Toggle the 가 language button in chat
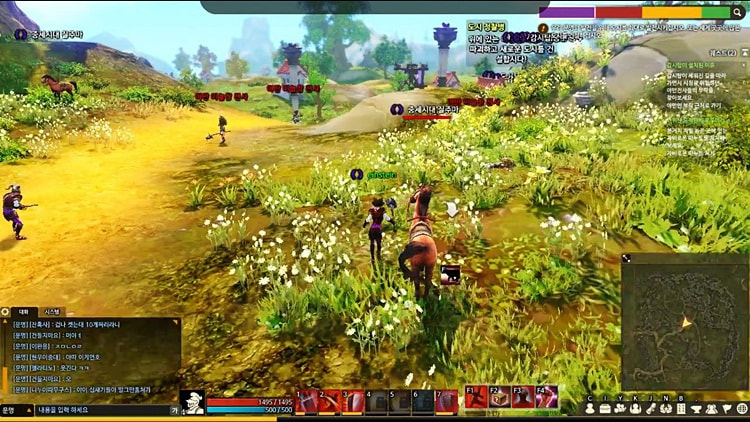 tap(175, 410)
